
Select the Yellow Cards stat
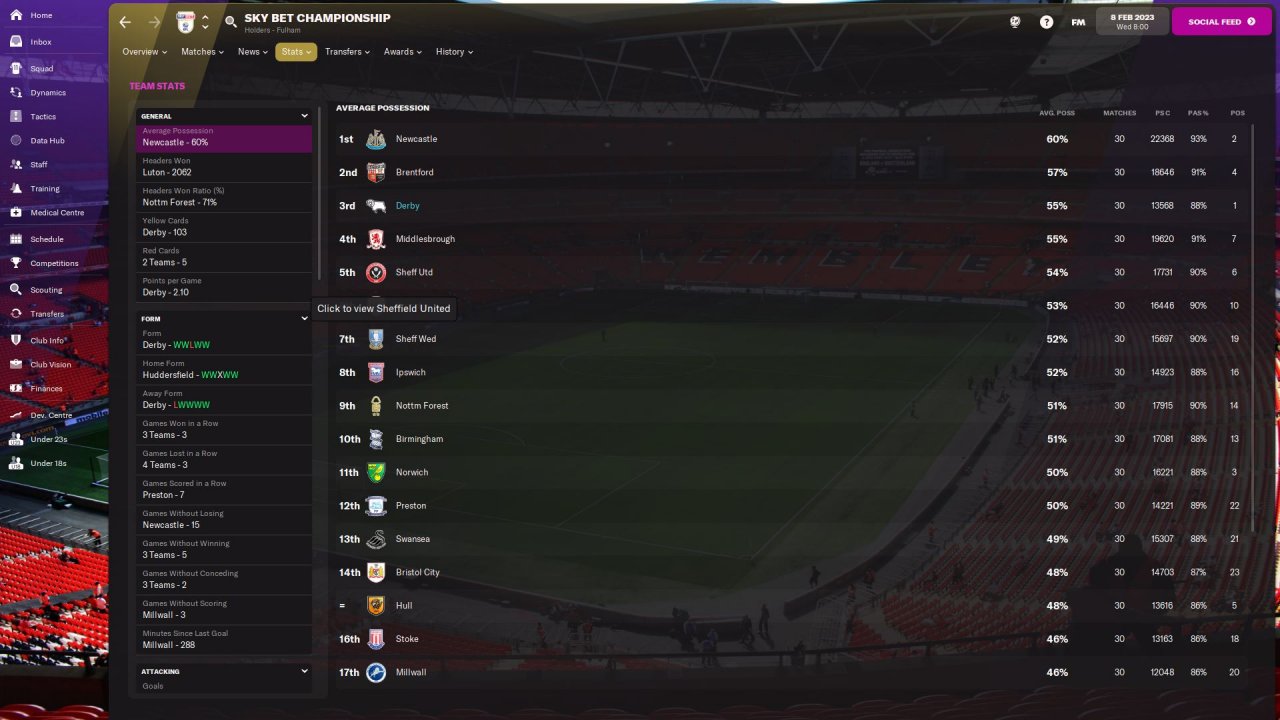[224, 227]
